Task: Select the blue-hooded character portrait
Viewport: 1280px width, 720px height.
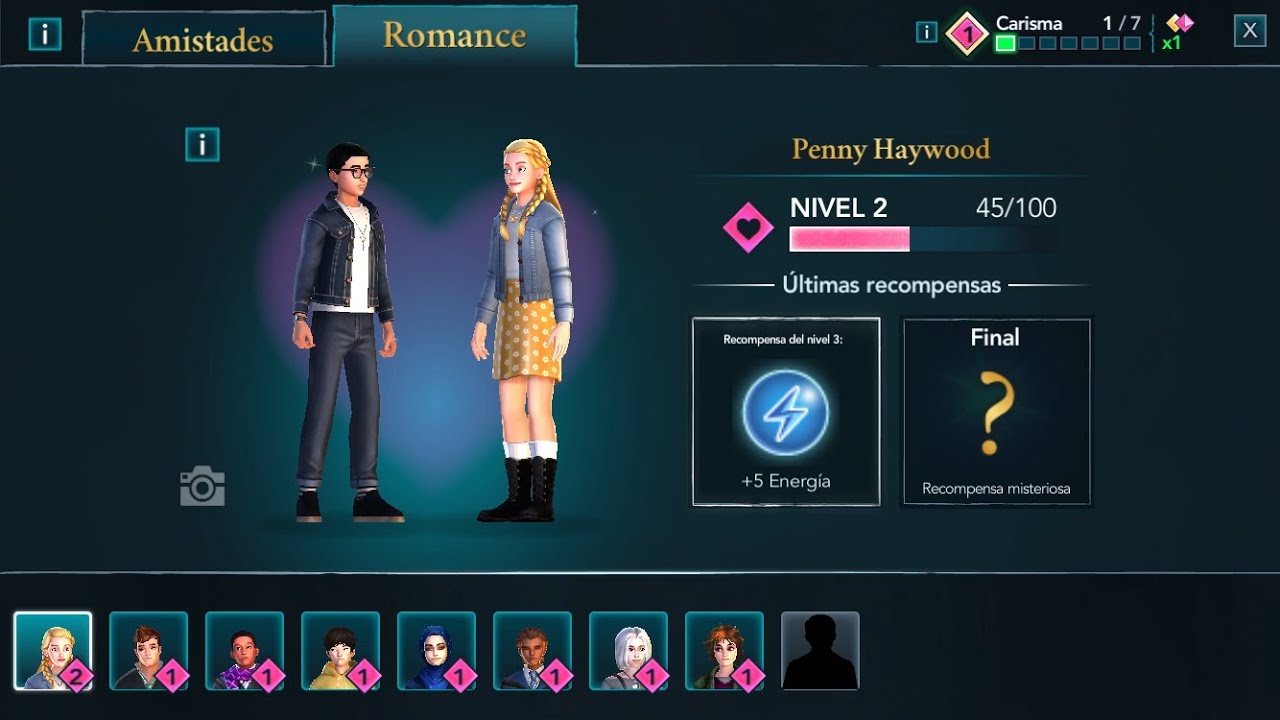Action: click(x=436, y=648)
